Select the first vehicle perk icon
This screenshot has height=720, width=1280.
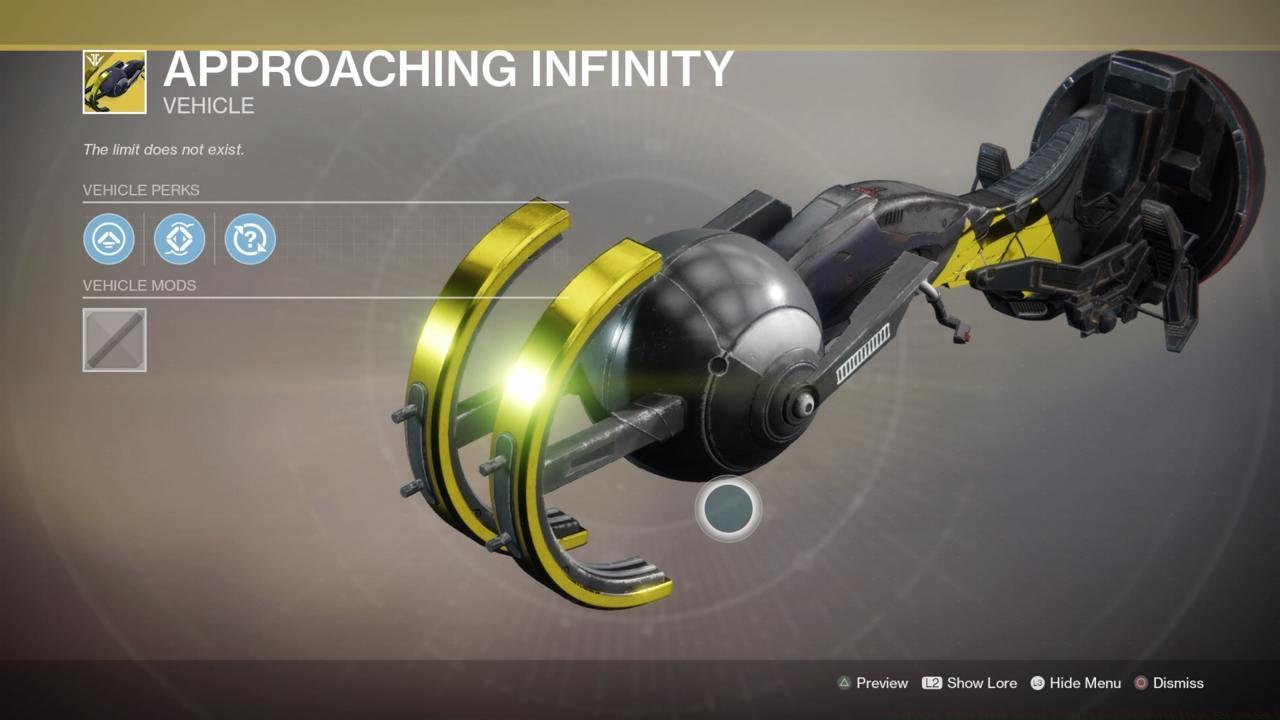click(x=109, y=239)
